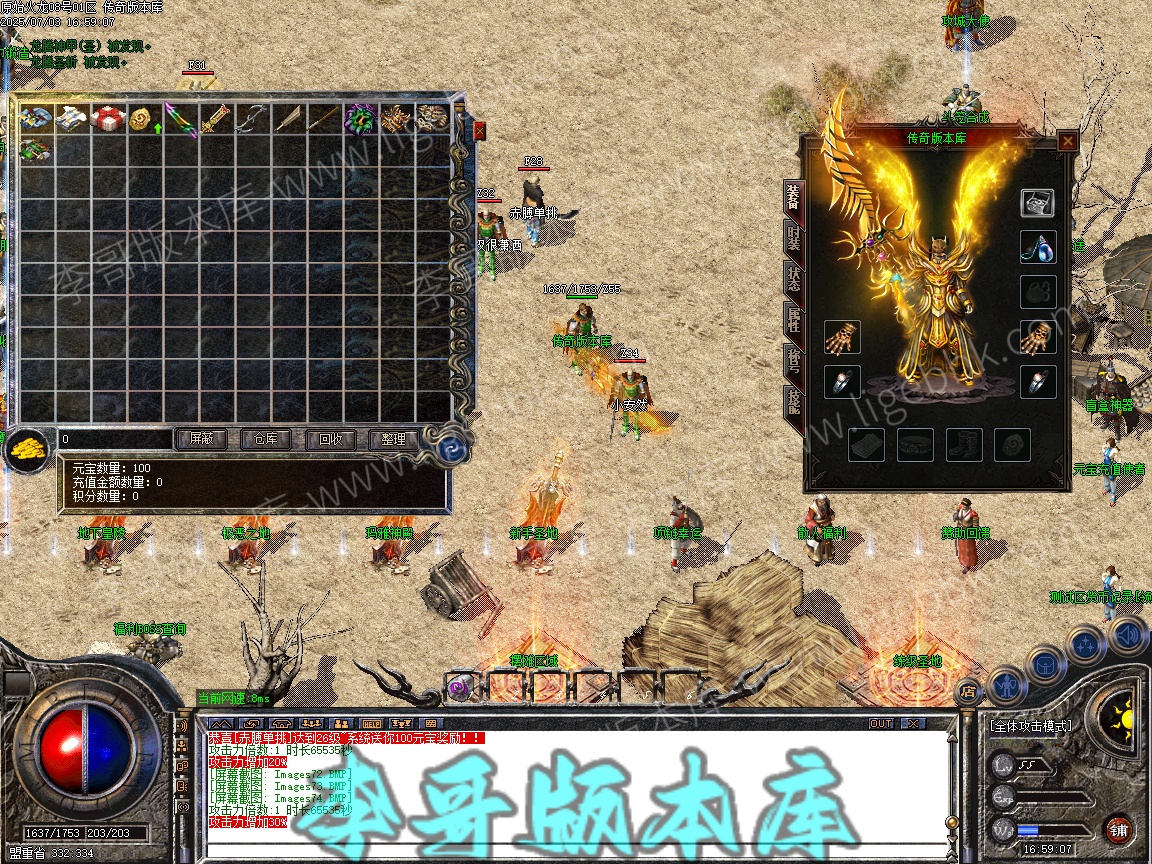Close the chat window with its X button

(912, 723)
